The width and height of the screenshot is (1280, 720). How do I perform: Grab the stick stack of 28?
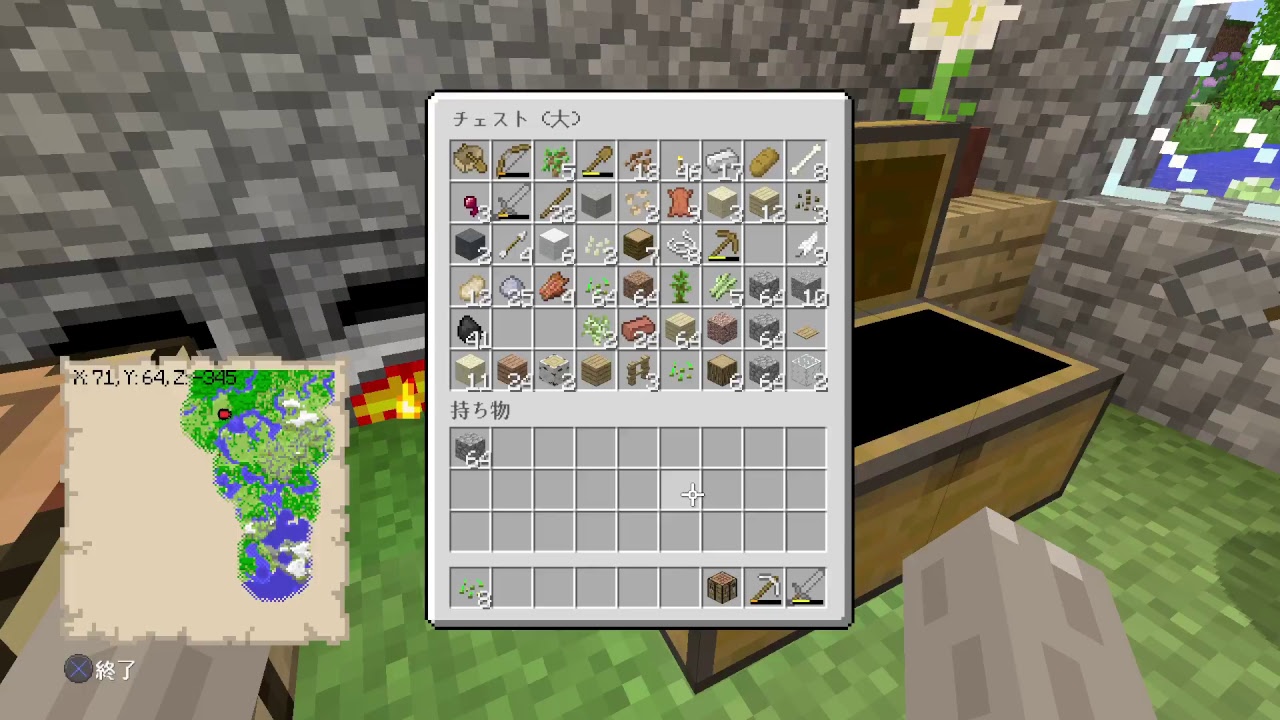554,202
